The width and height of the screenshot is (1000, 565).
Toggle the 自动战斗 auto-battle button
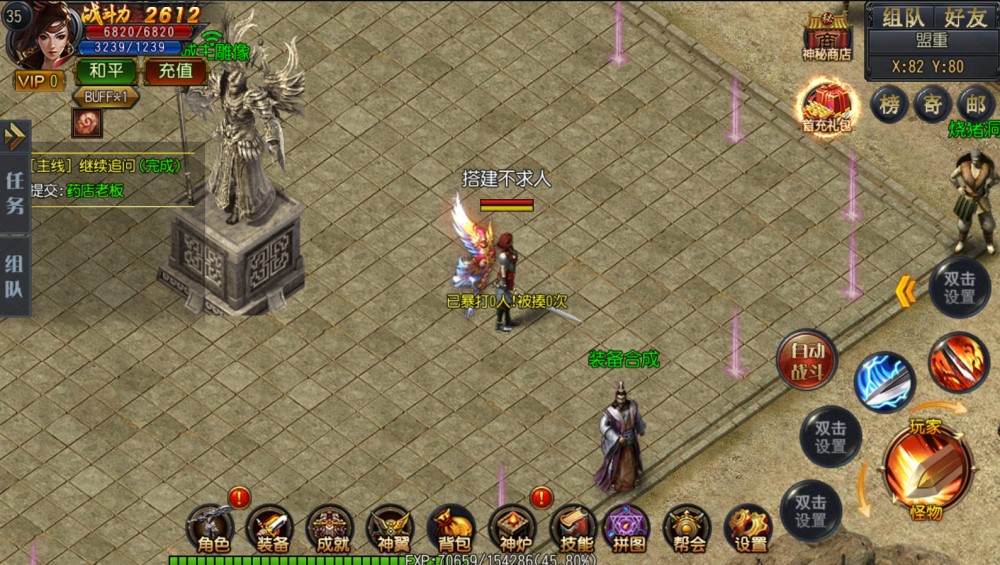(x=807, y=360)
